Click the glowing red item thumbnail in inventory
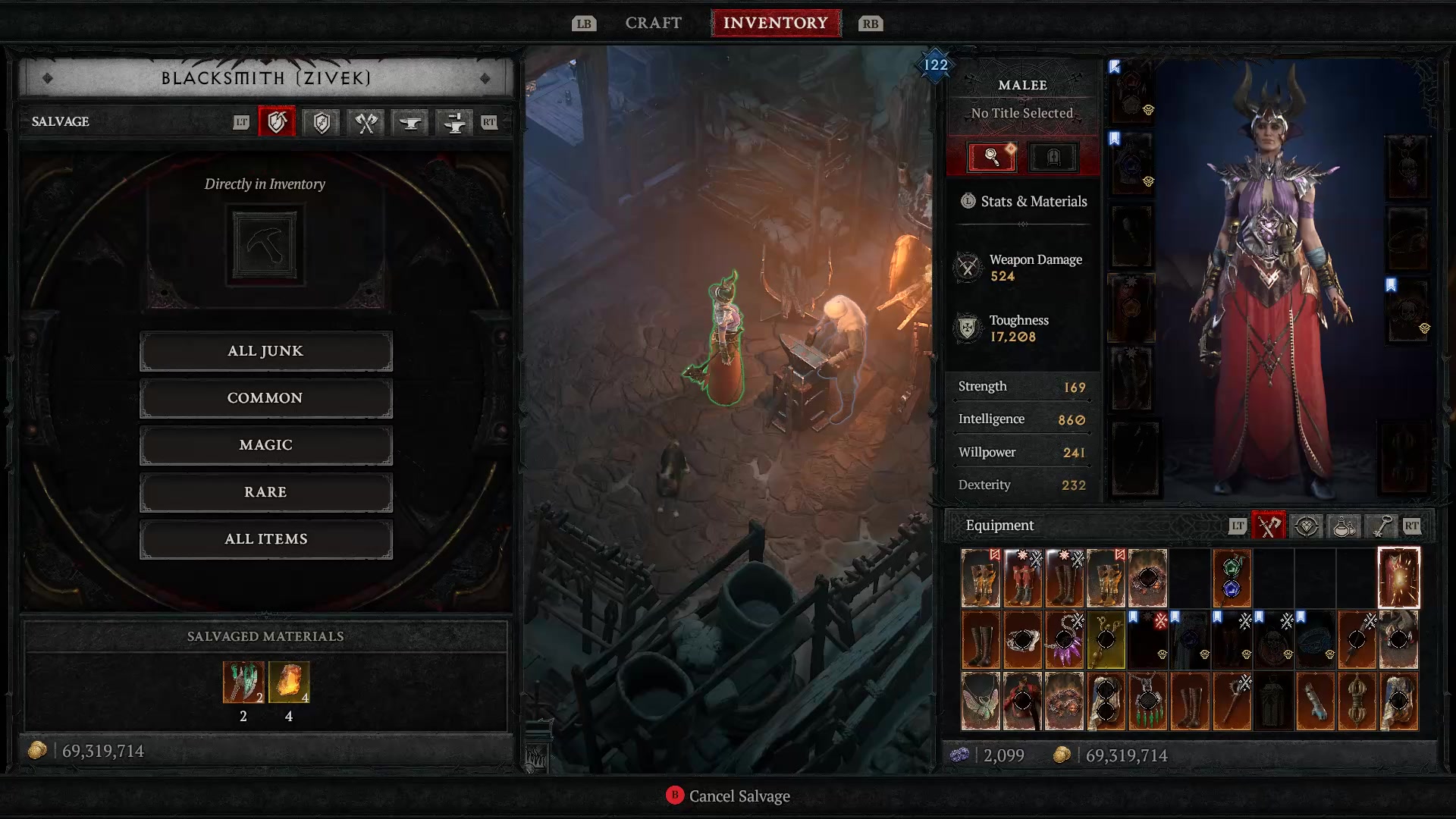 point(1399,579)
